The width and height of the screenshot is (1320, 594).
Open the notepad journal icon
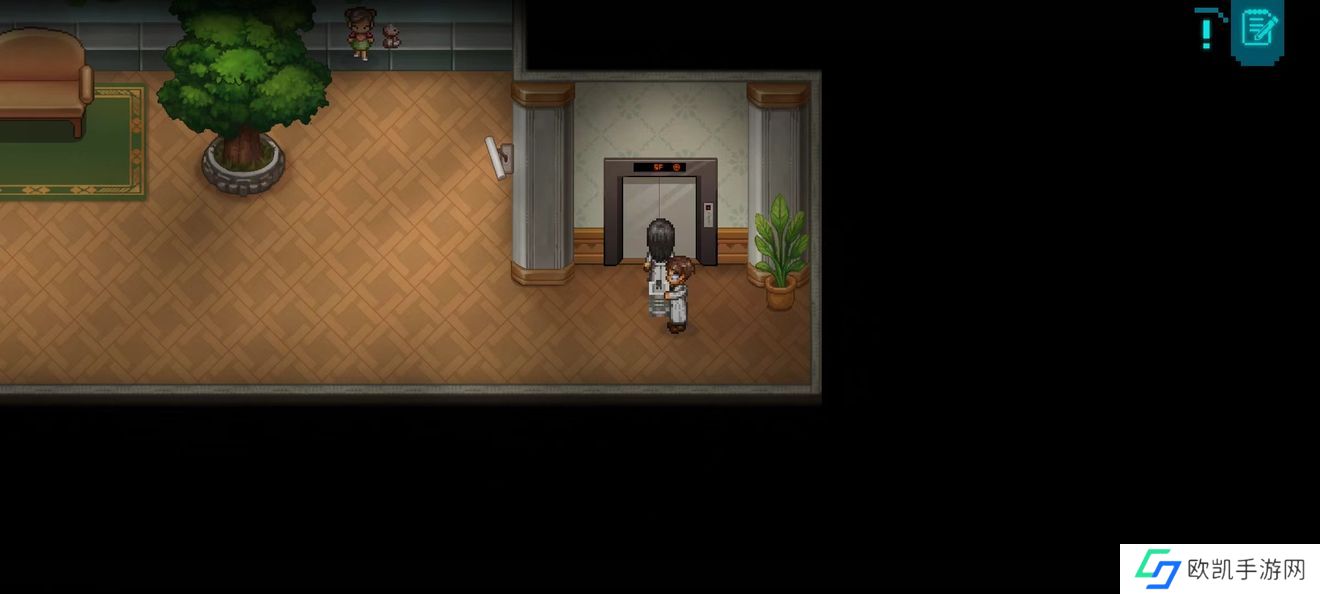coord(1257,29)
